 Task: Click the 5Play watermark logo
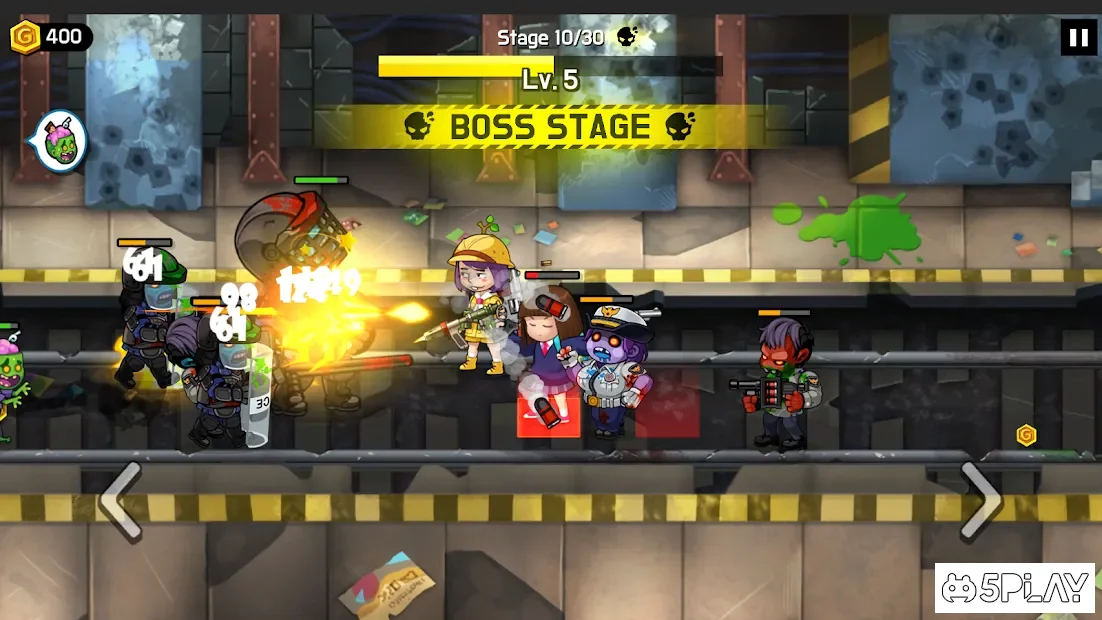[1016, 590]
